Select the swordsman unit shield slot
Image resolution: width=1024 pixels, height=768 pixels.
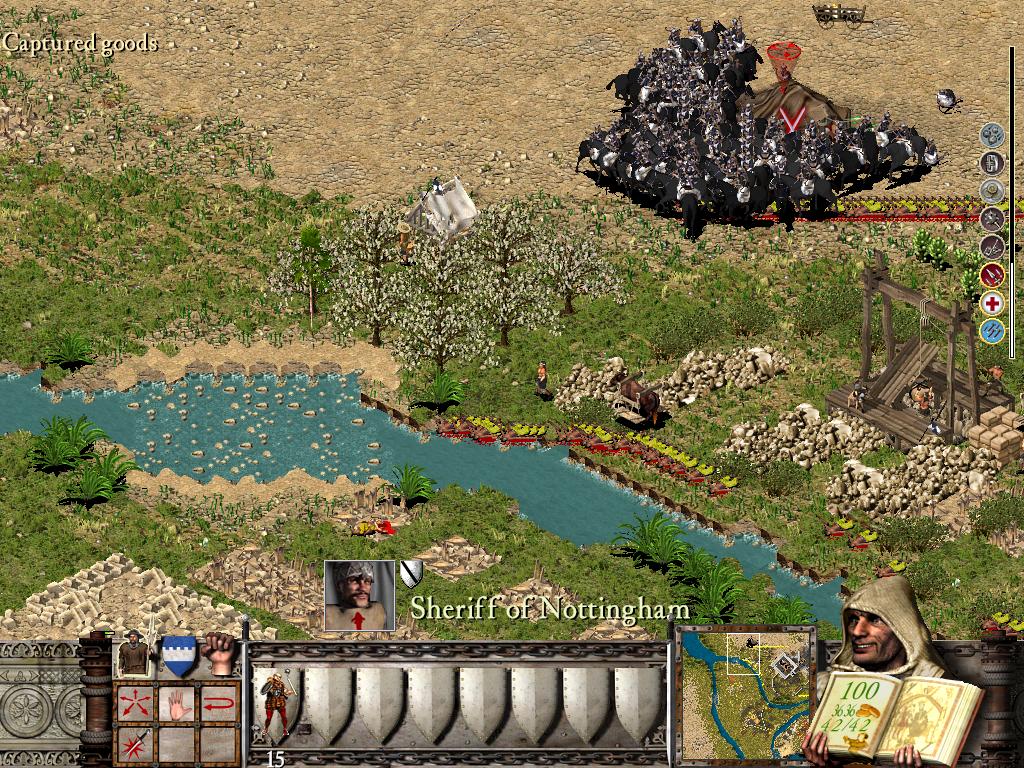tap(275, 705)
